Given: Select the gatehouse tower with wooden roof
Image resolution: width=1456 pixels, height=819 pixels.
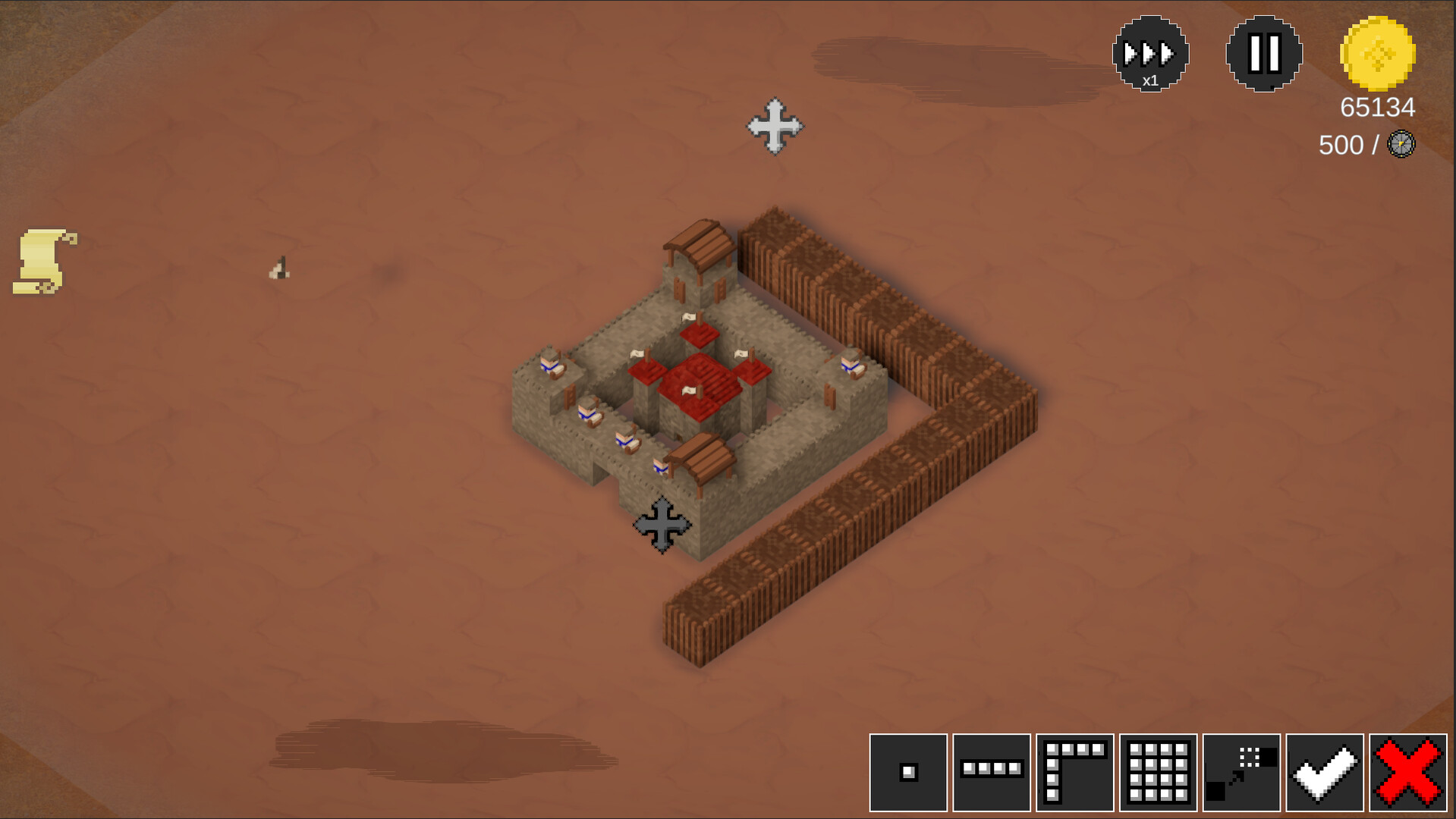Looking at the screenshot, I should 697,258.
